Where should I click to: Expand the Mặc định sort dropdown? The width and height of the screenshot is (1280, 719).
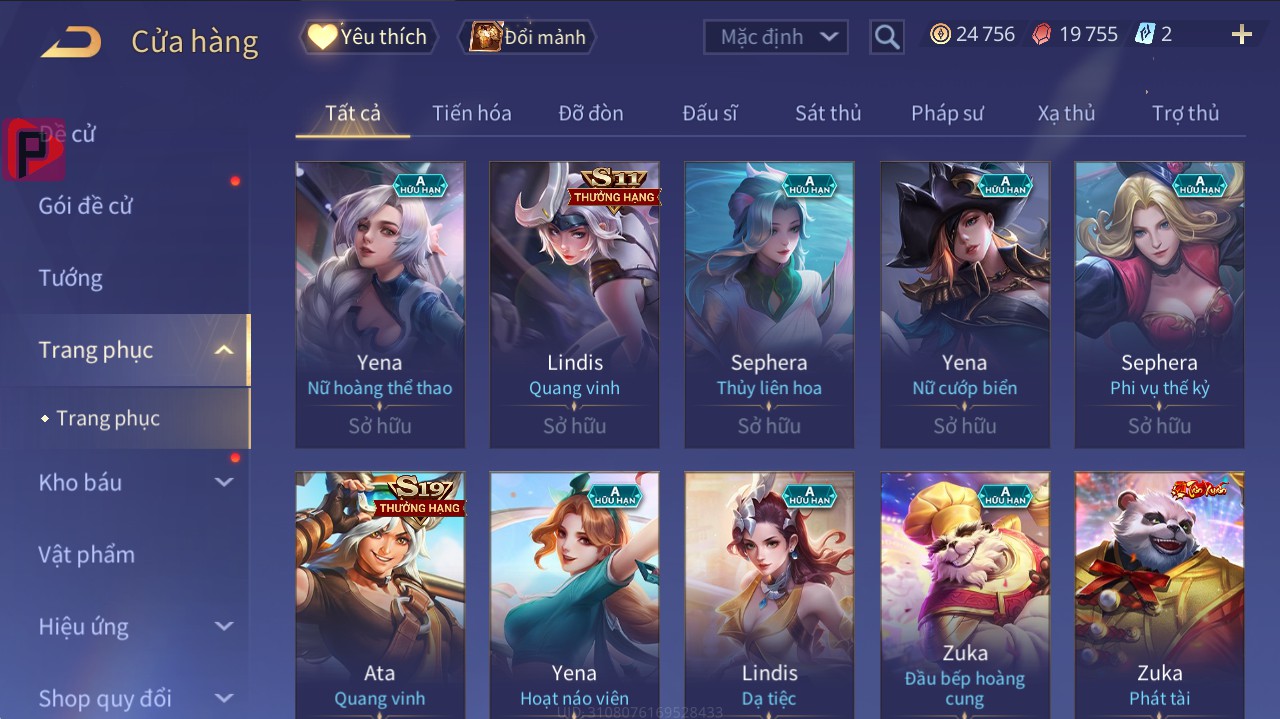tap(776, 37)
